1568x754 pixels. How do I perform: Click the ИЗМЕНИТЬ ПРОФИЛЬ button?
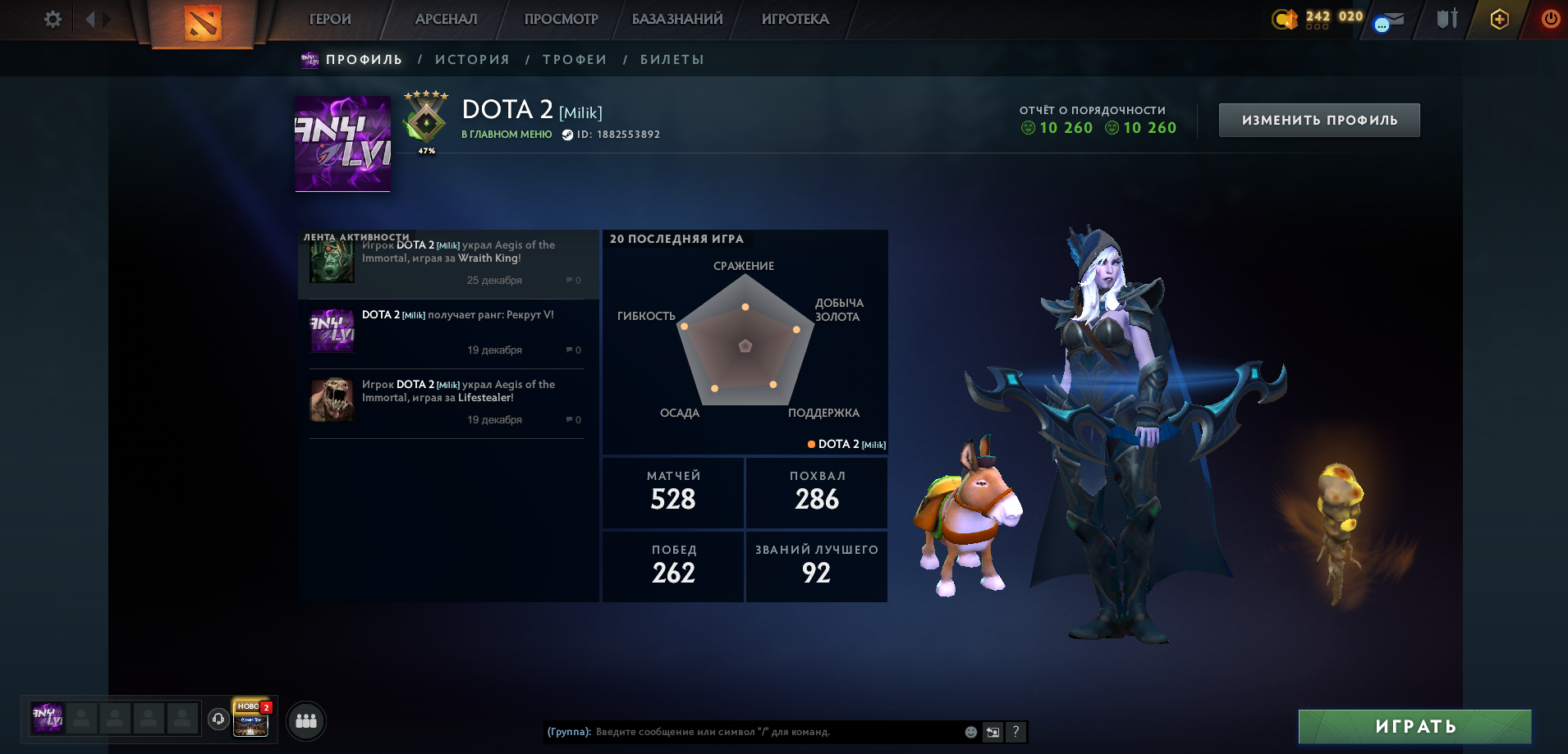1319,119
